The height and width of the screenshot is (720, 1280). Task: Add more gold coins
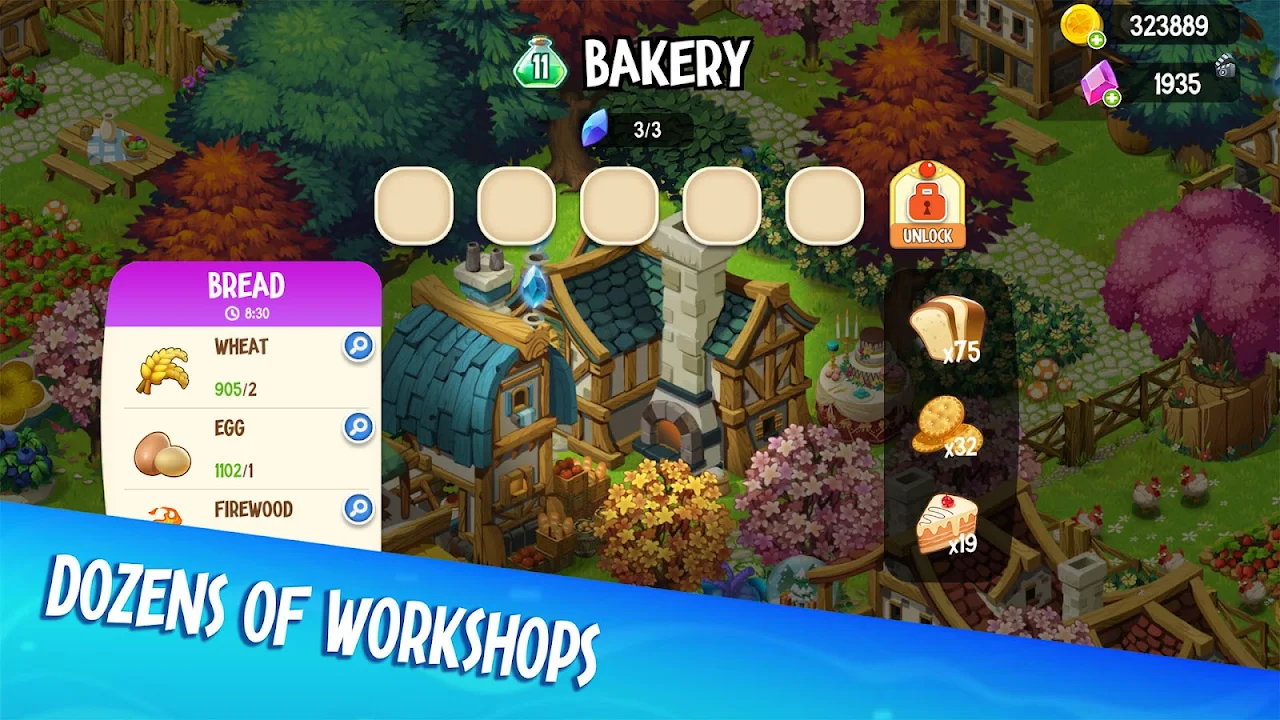tap(1097, 40)
